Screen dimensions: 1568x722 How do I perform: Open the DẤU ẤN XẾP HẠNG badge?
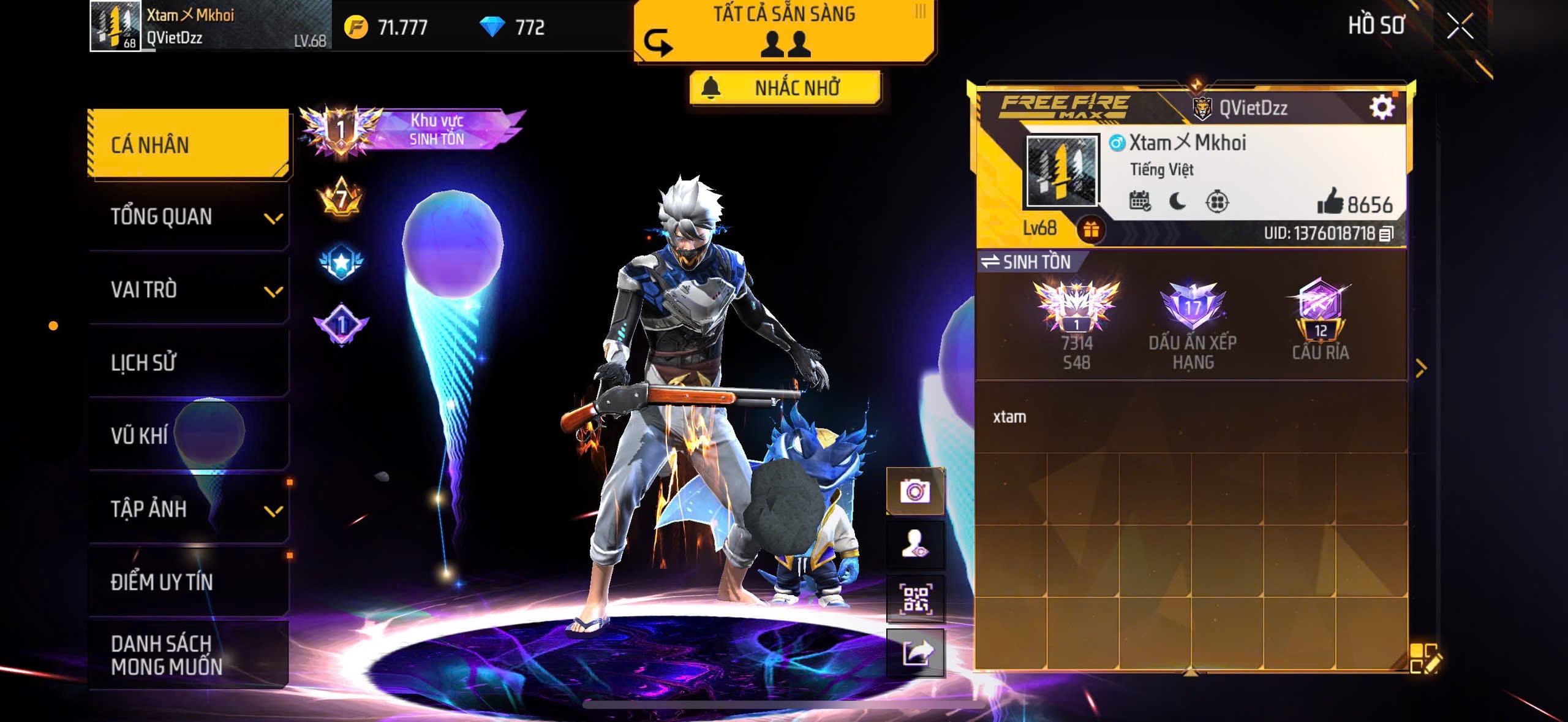click(1193, 326)
